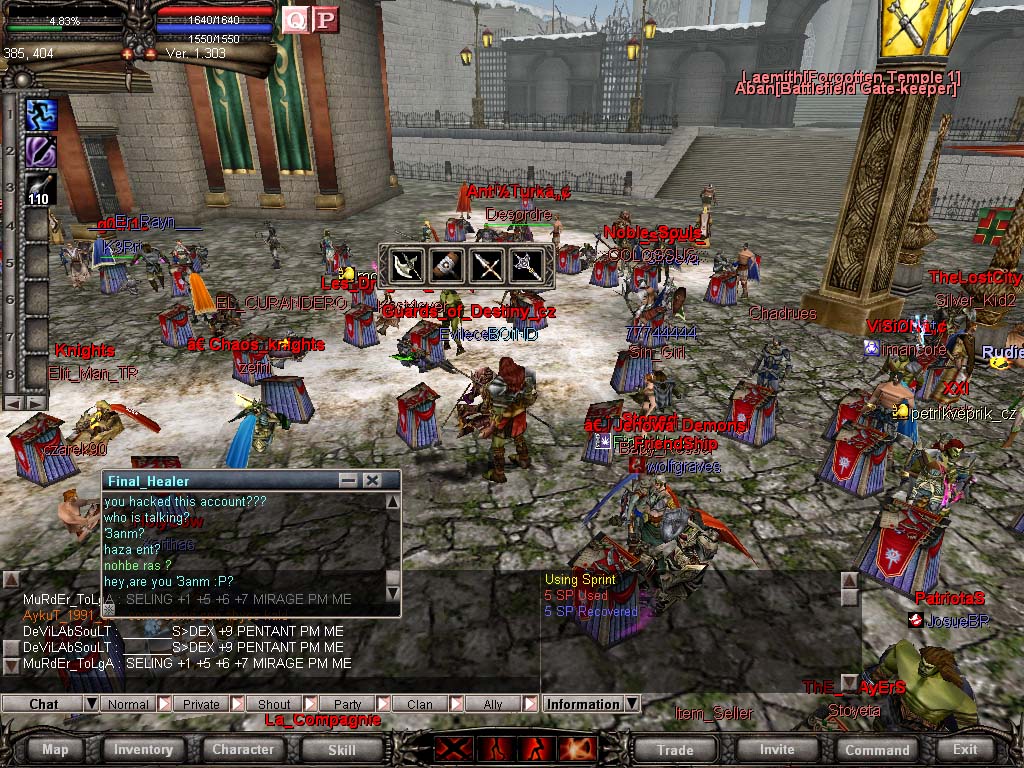Open the Skill menu
The height and width of the screenshot is (768, 1024).
point(342,749)
